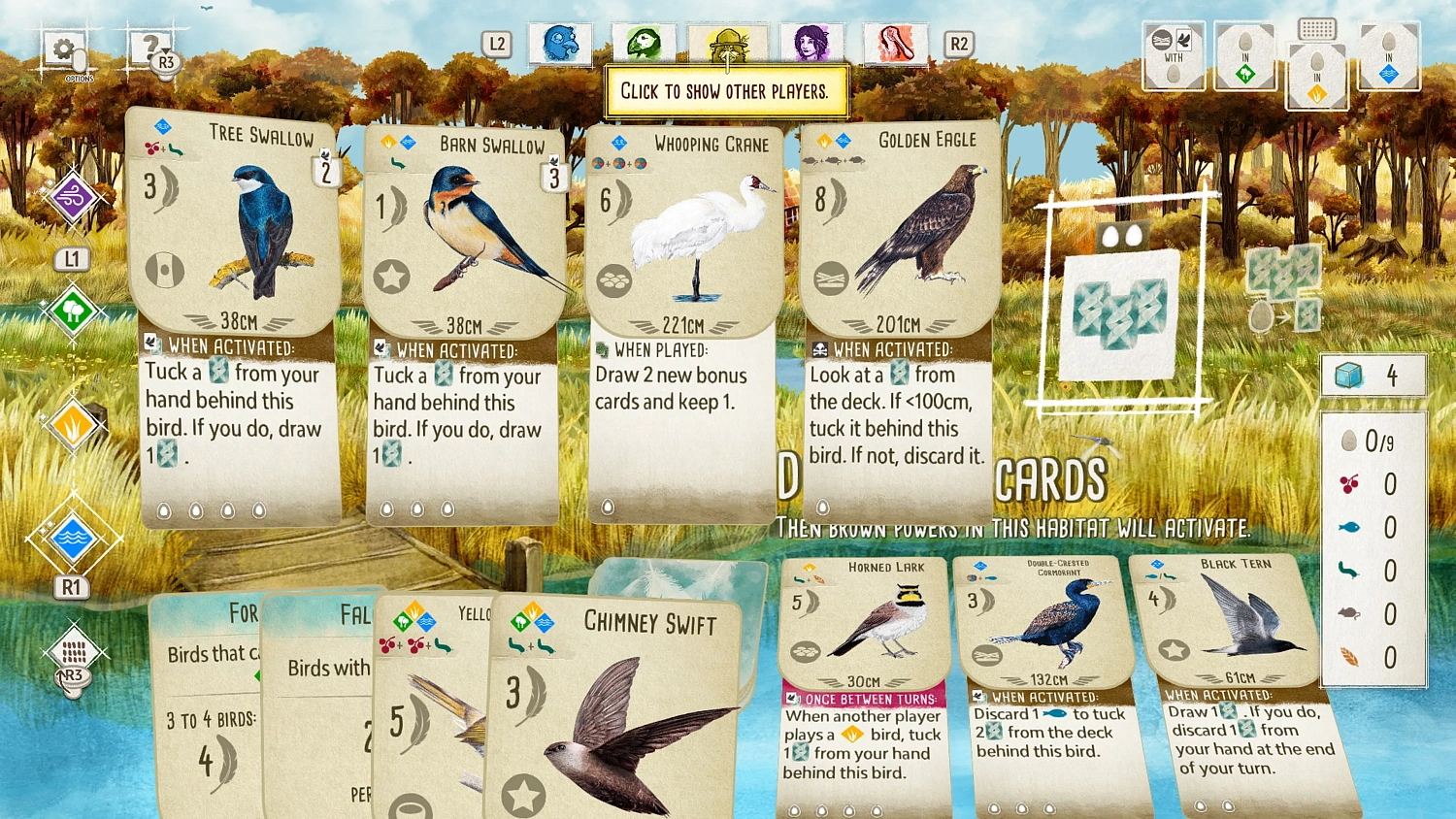Click the bird feeder dice icon showing 4
Image resolution: width=1456 pixels, height=819 pixels.
[1373, 375]
